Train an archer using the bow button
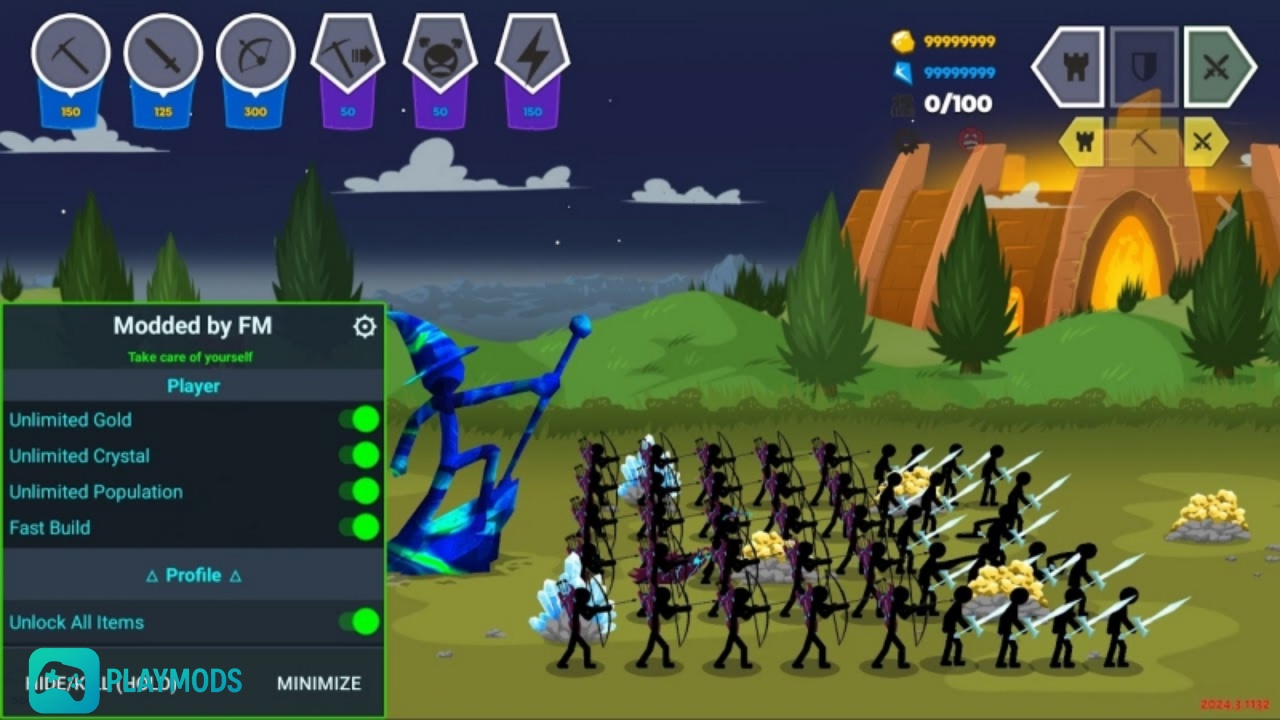The width and height of the screenshot is (1280, 720). (x=255, y=54)
